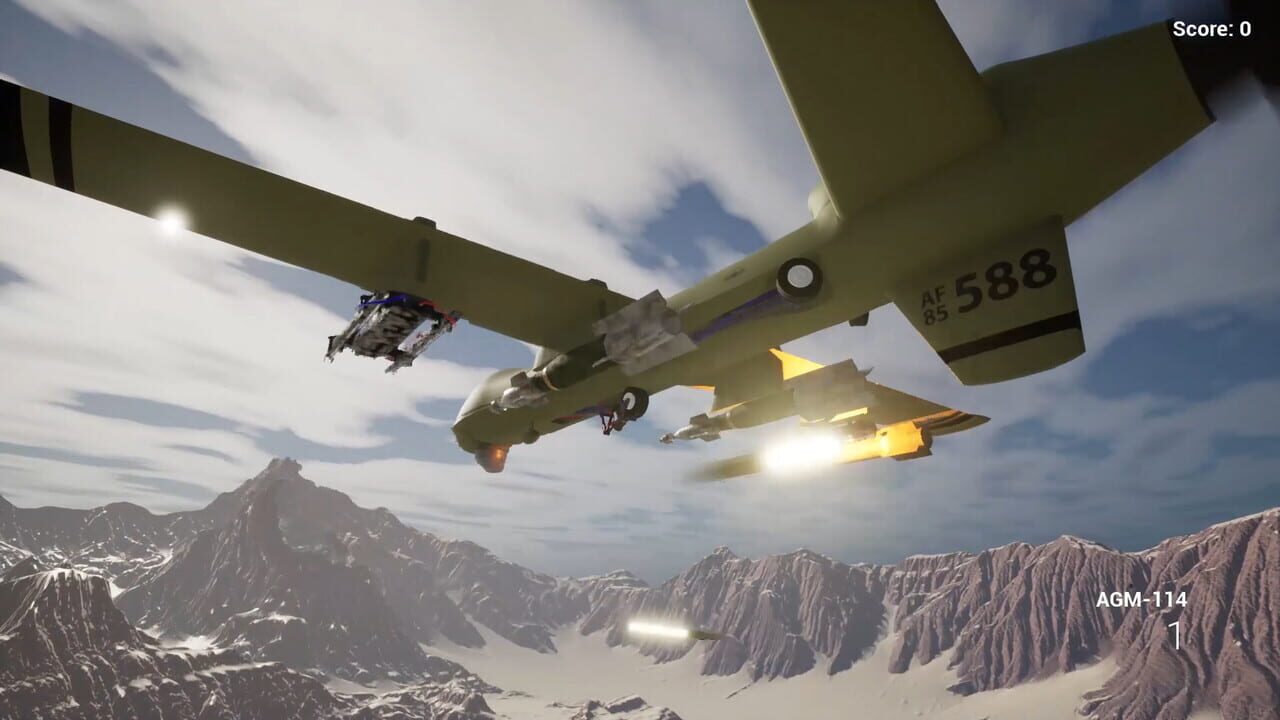Select the falling missile above the valley

pos(670,630)
